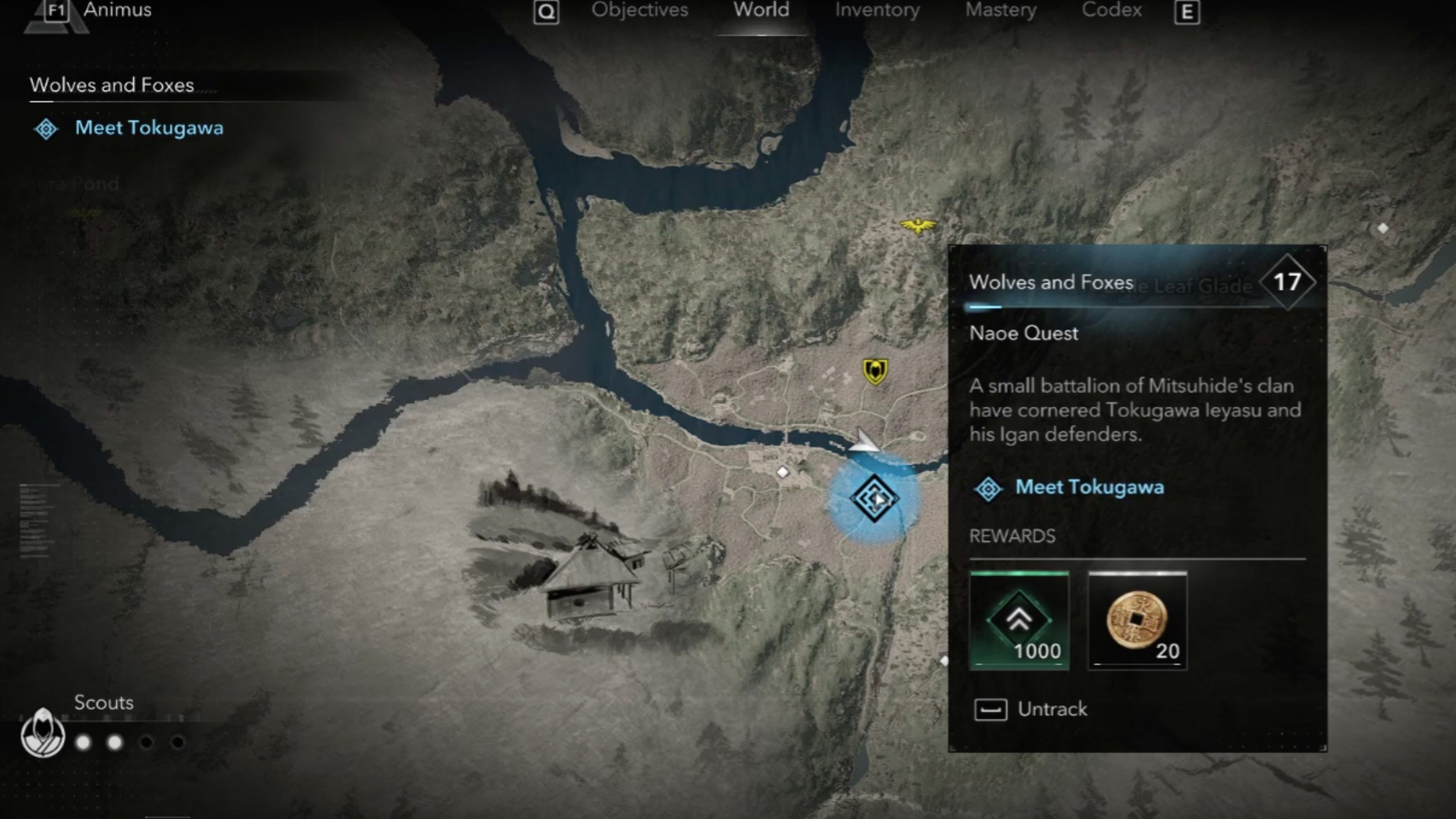Image resolution: width=1456 pixels, height=819 pixels.
Task: Switch to the Objectives tab
Action: coord(639,11)
